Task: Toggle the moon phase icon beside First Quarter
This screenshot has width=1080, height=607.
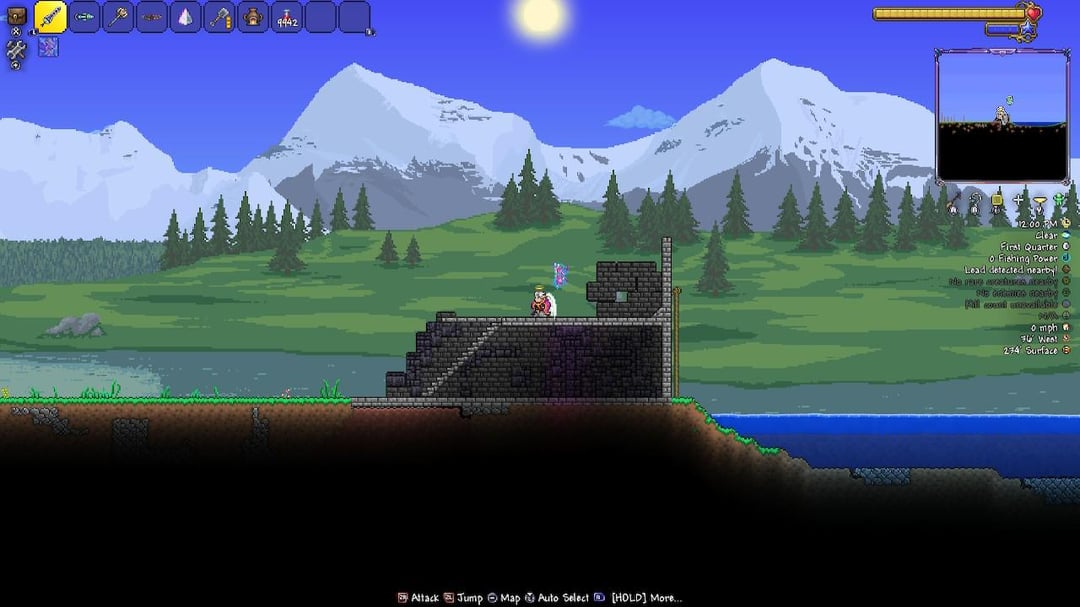Action: (x=1066, y=247)
